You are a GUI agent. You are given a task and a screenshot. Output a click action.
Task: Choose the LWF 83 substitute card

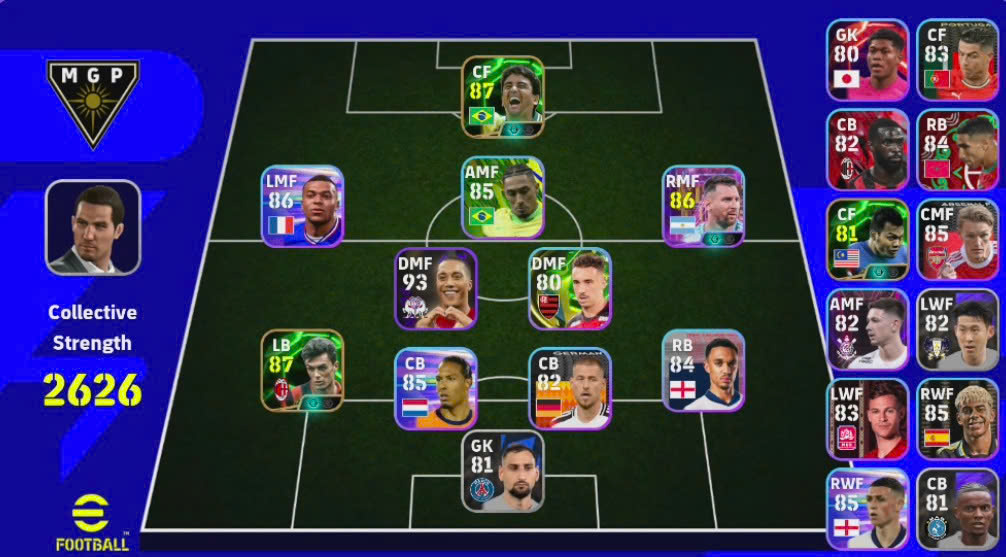pyautogui.click(x=867, y=419)
